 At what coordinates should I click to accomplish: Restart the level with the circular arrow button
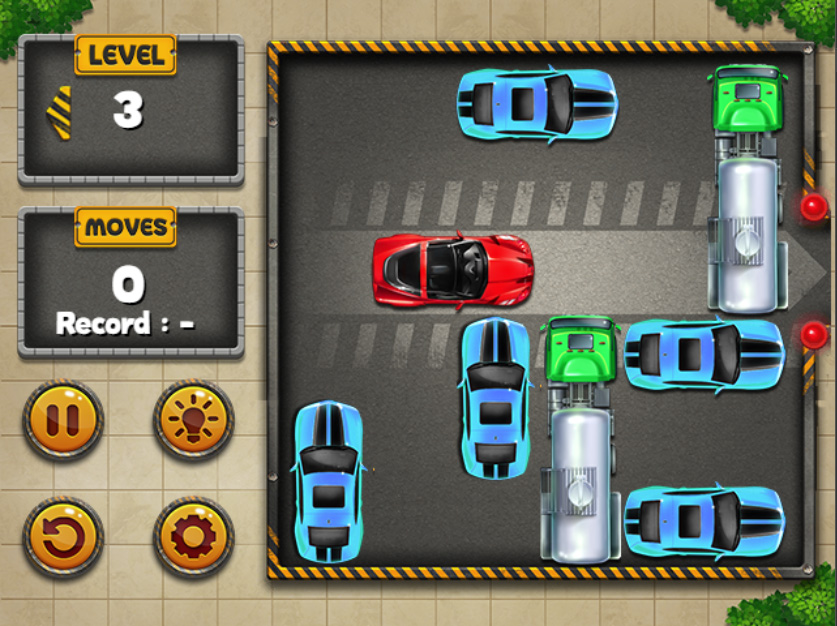[63, 537]
